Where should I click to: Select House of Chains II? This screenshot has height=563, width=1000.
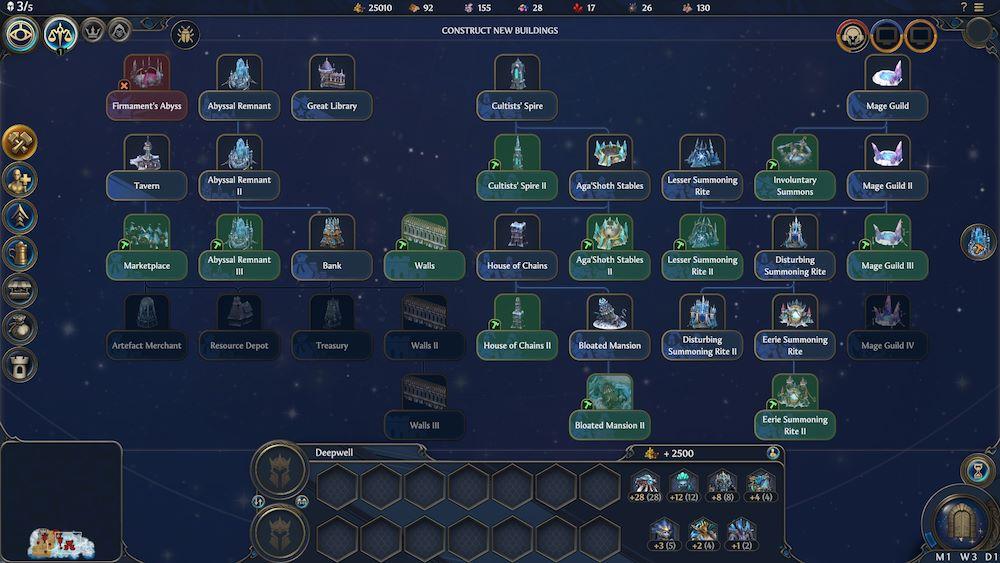click(517, 345)
